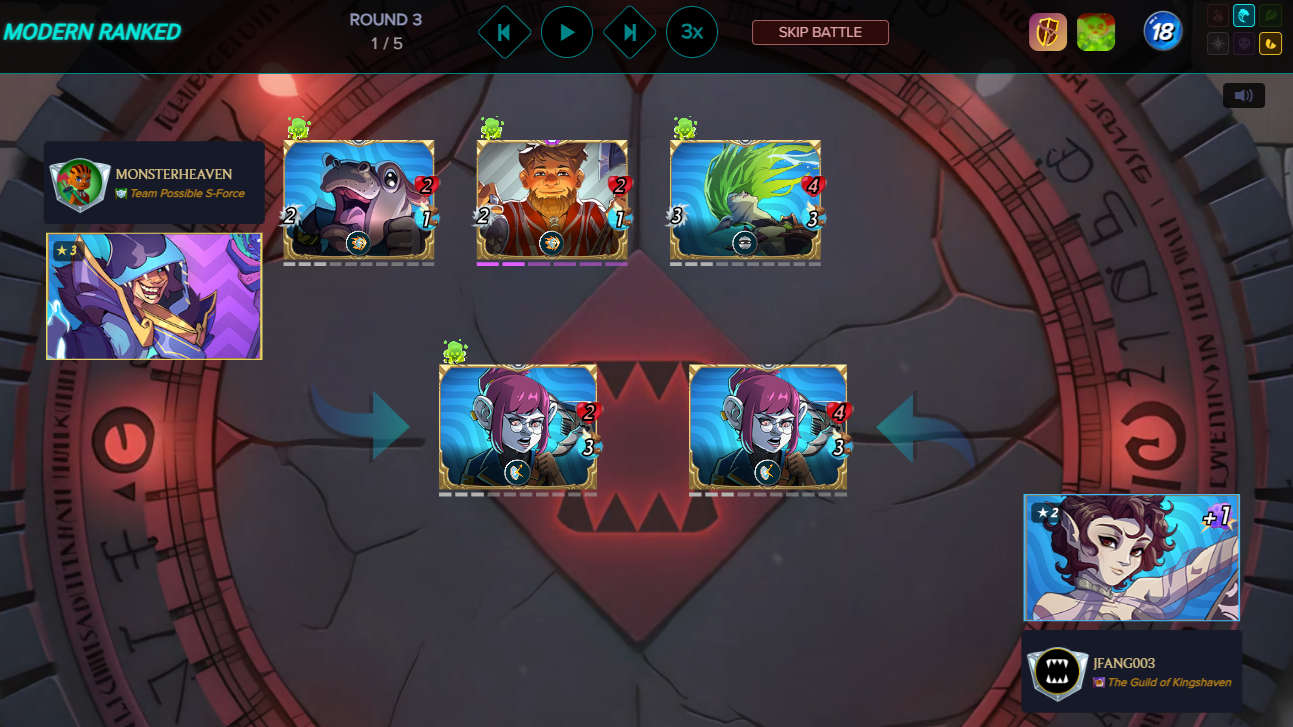The height and width of the screenshot is (727, 1293).
Task: Click the green poison ruleset icon
Action: point(1095,31)
